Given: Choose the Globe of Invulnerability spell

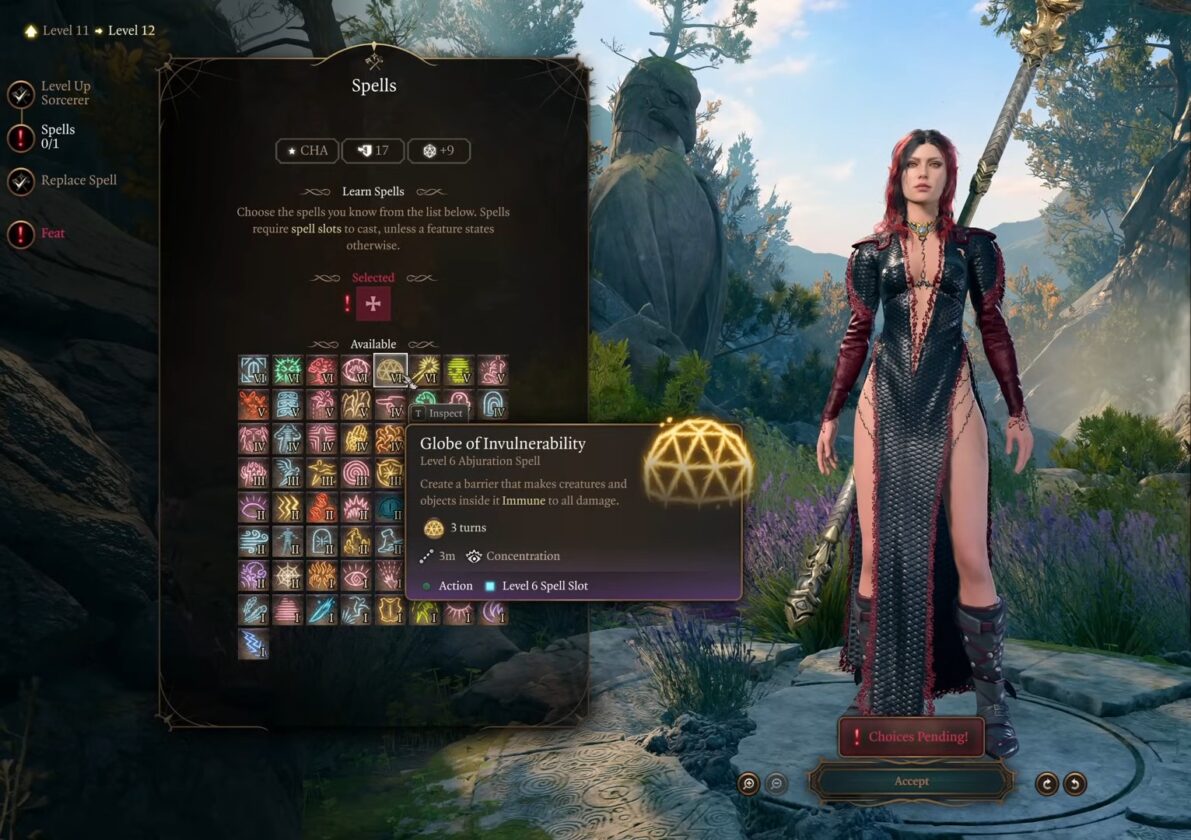Looking at the screenshot, I should [x=390, y=371].
